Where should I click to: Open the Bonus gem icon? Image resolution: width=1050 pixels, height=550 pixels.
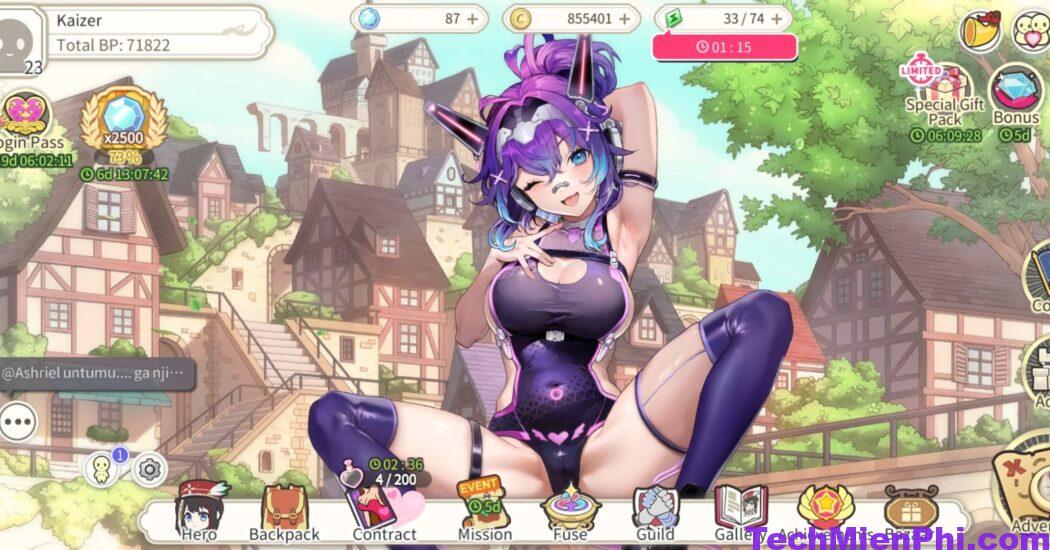click(x=1016, y=92)
